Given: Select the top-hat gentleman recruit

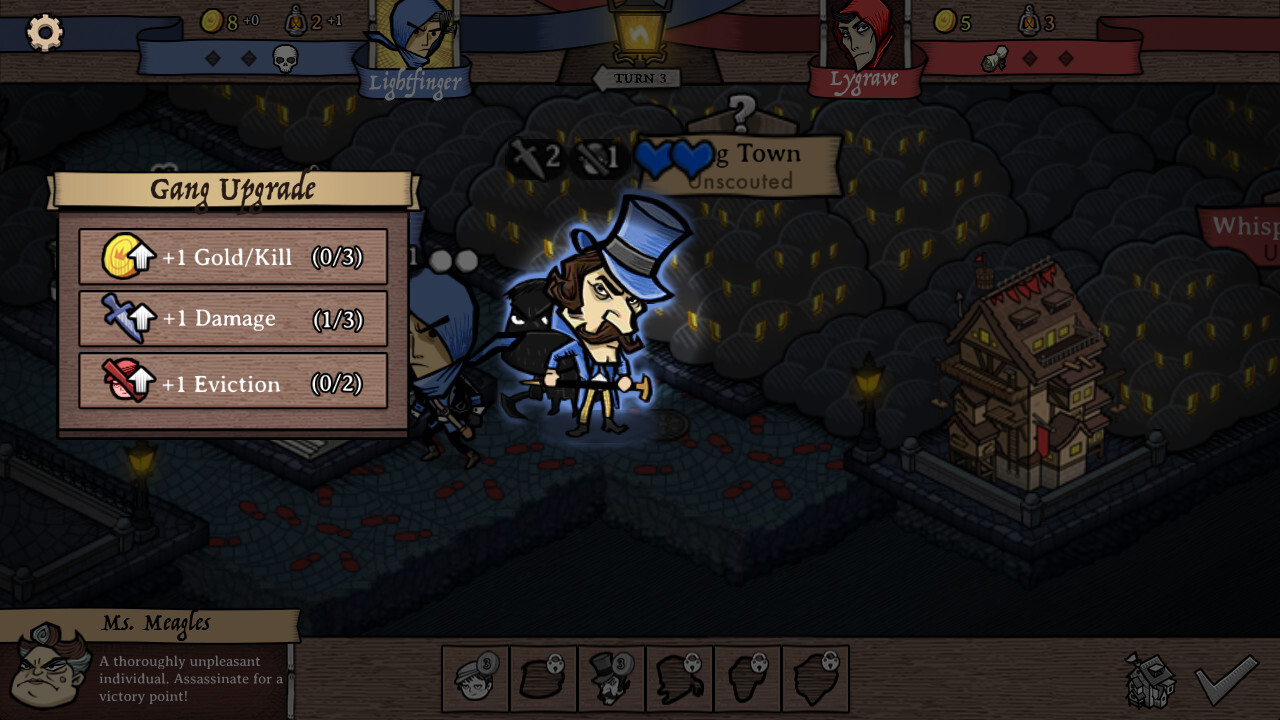Looking at the screenshot, I should 611,678.
